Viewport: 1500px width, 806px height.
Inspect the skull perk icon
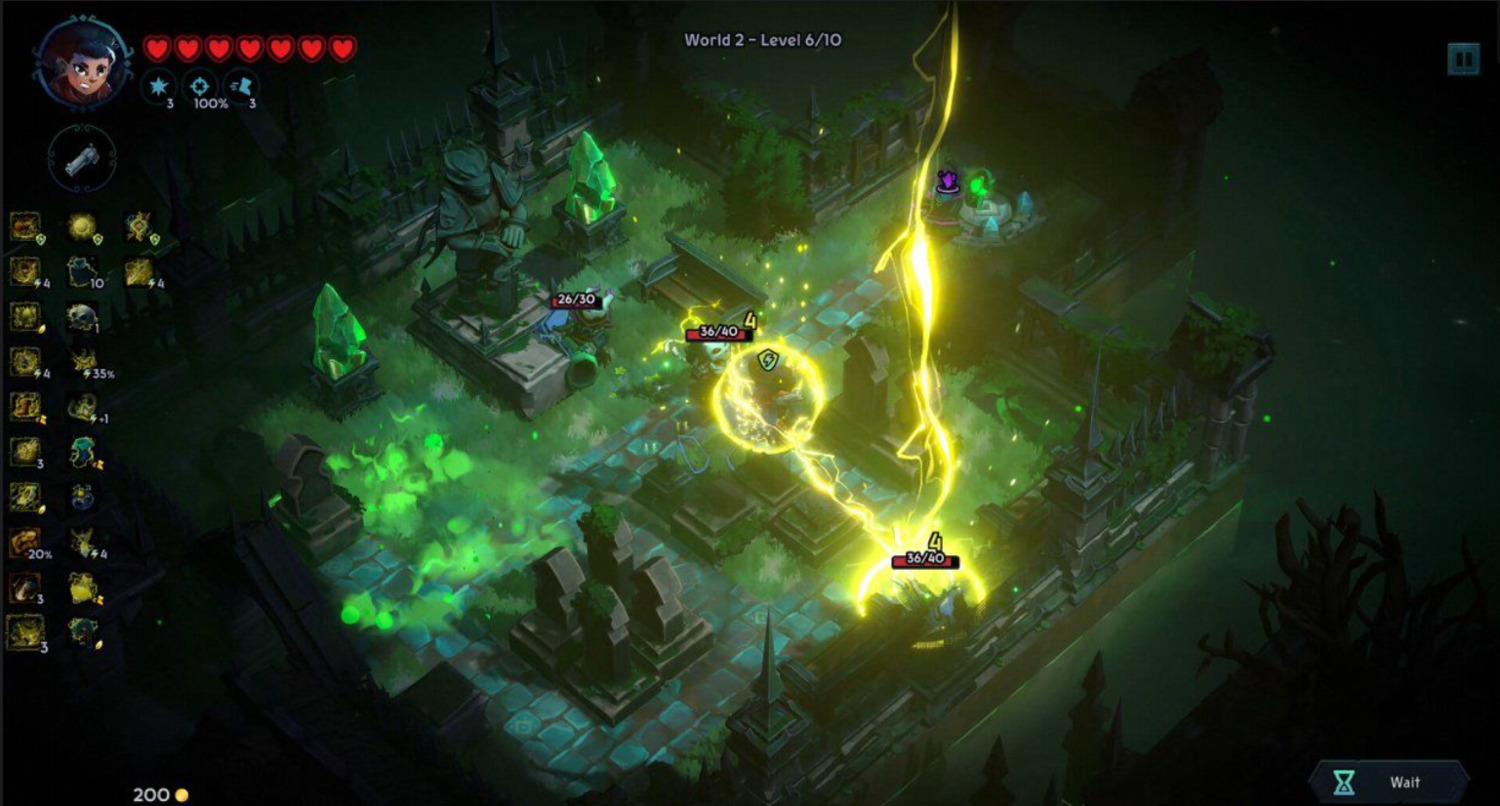pos(82,317)
